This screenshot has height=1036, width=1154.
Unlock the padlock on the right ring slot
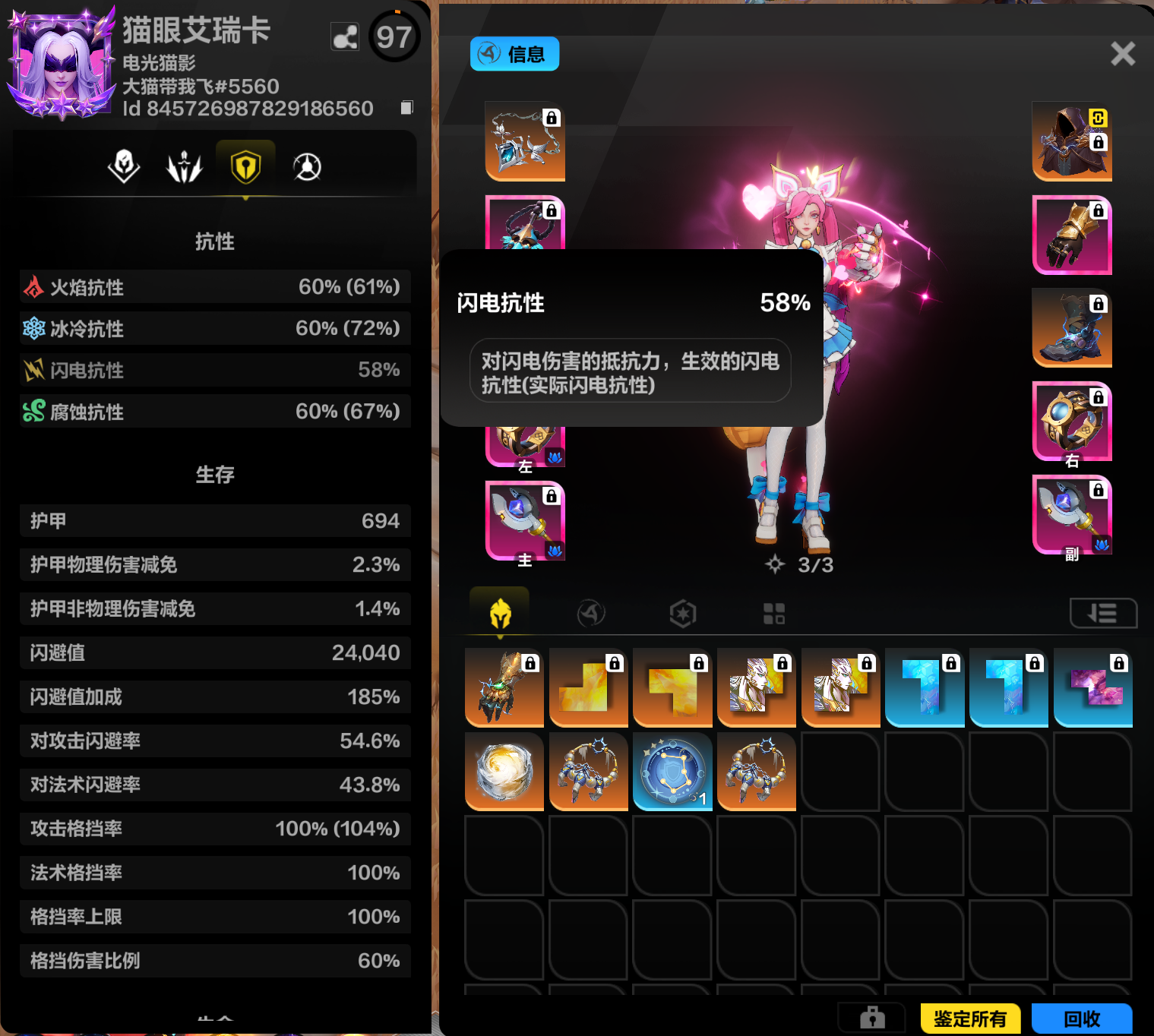coord(1099,396)
